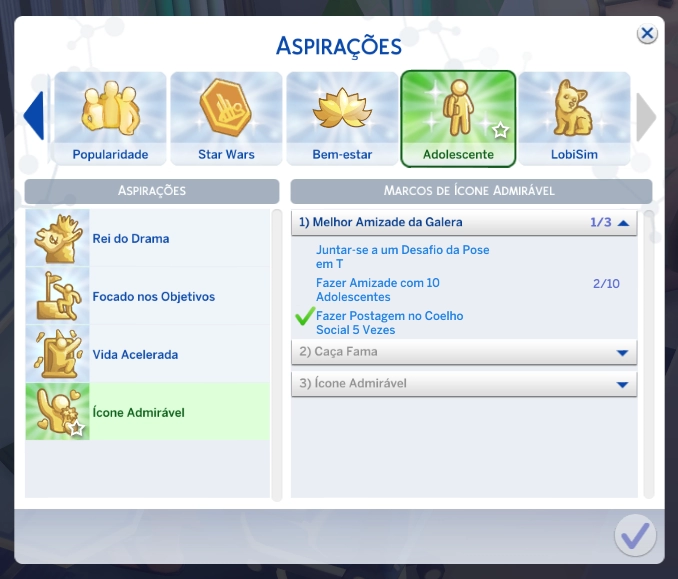Select the Ícone Admirável aspiration
The image size is (678, 579).
(147, 413)
